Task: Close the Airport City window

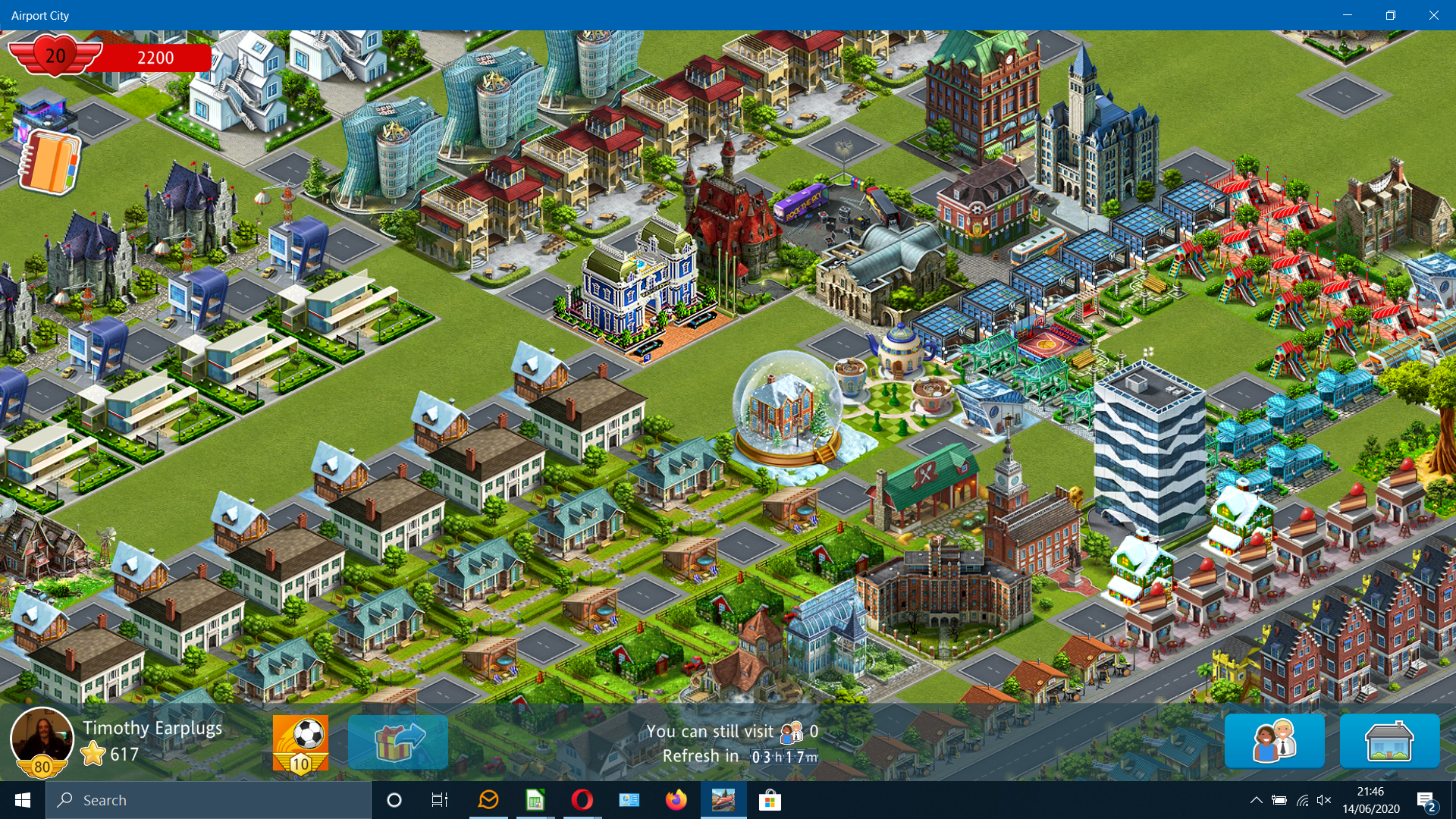Action: coord(1433,15)
